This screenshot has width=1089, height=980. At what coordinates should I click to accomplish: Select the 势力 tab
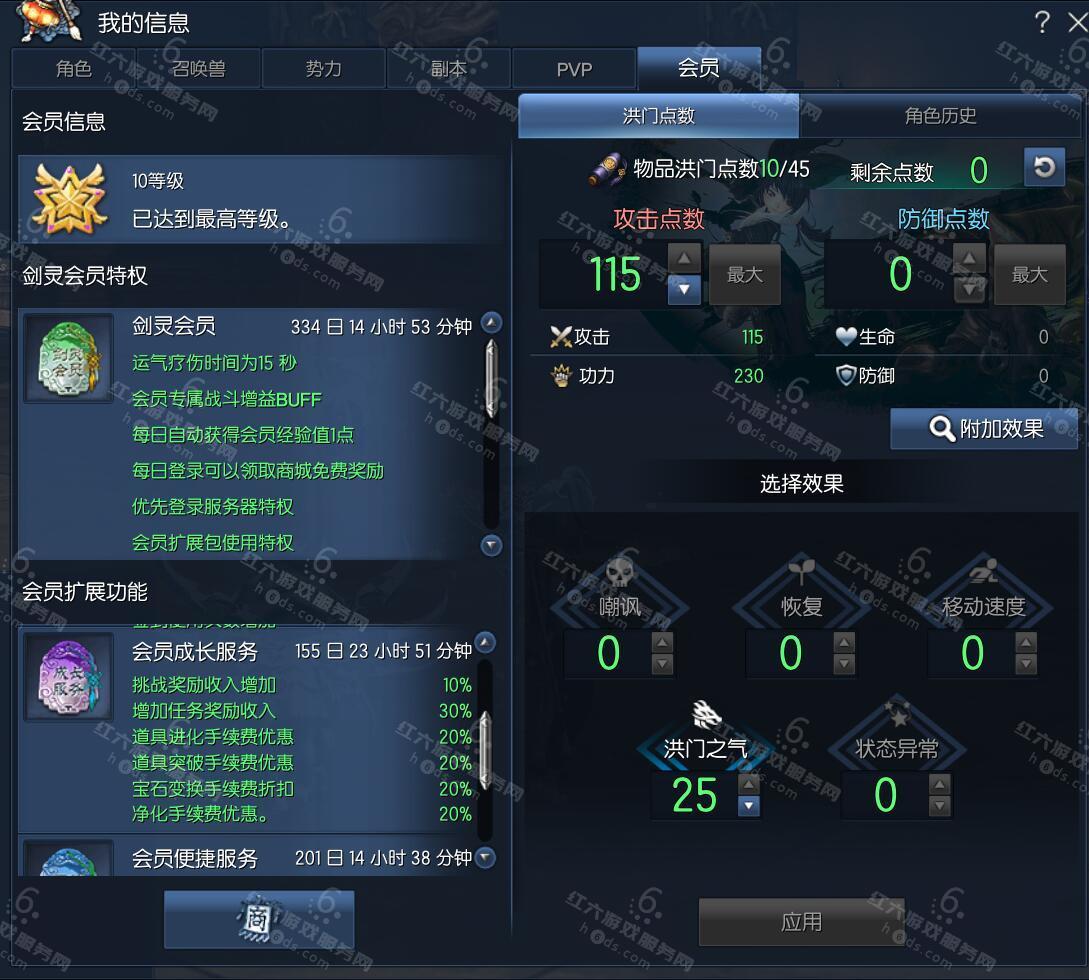[x=323, y=69]
